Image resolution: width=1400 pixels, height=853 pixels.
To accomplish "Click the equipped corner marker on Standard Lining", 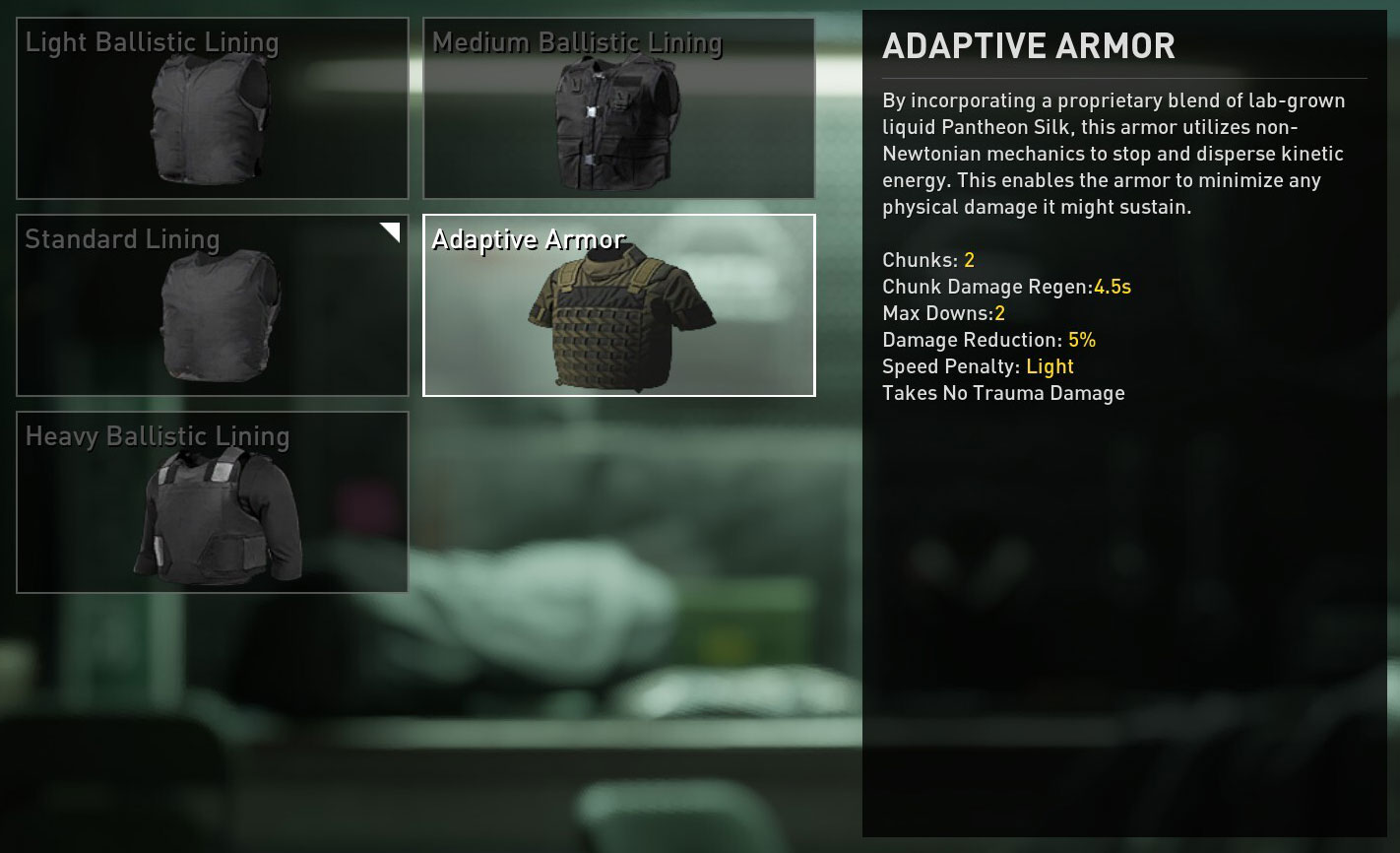I will (391, 230).
